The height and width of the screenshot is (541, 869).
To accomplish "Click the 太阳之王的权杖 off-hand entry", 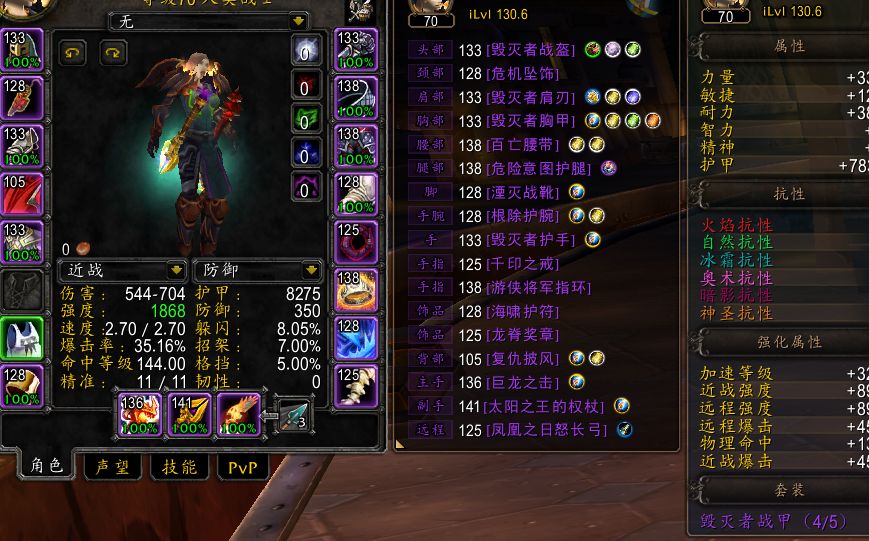I will (545, 406).
